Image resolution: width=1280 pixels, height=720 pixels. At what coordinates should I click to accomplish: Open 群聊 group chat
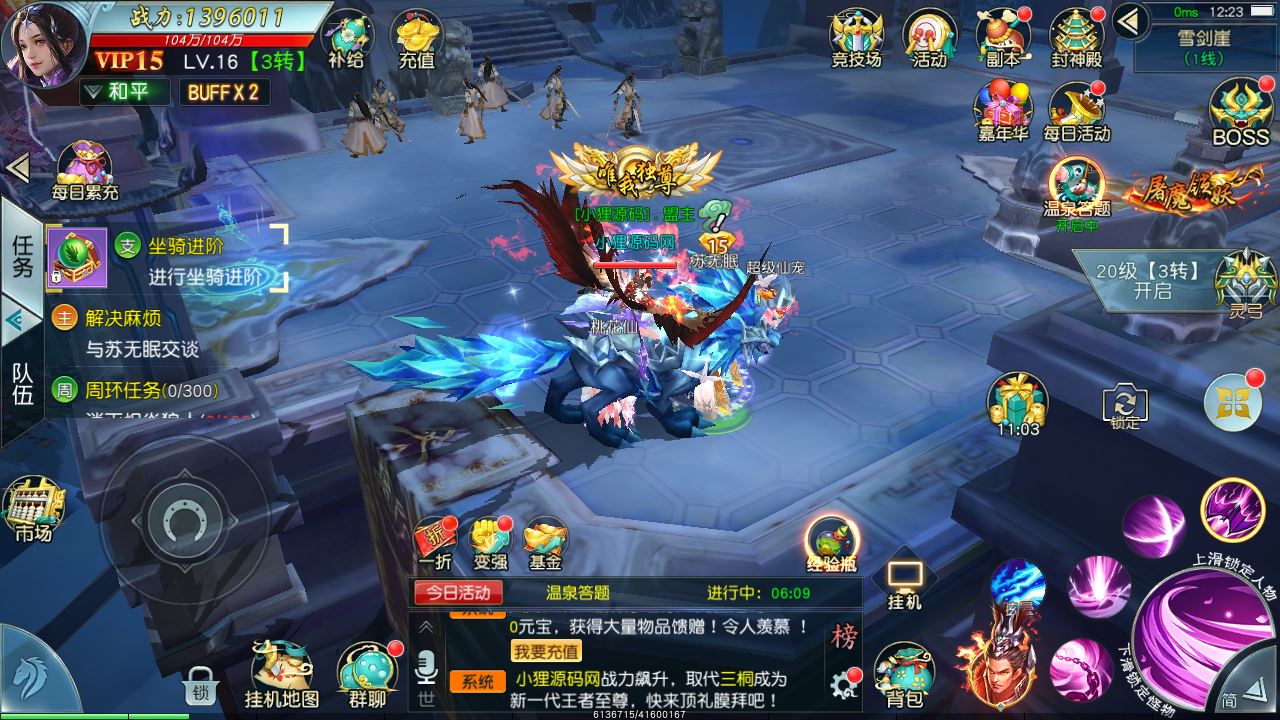coord(368,668)
